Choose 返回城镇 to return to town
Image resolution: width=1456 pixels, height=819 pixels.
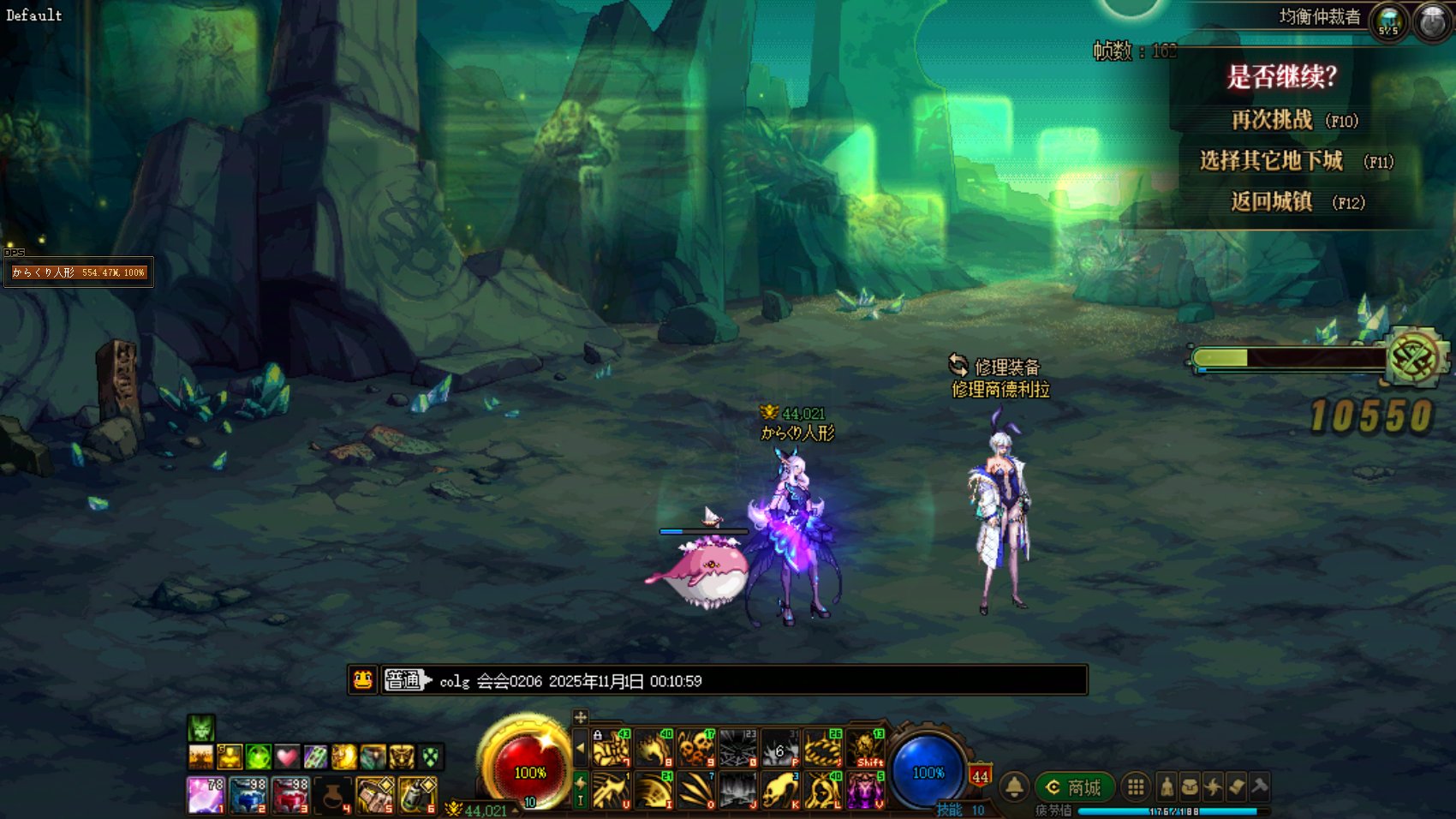point(1273,202)
